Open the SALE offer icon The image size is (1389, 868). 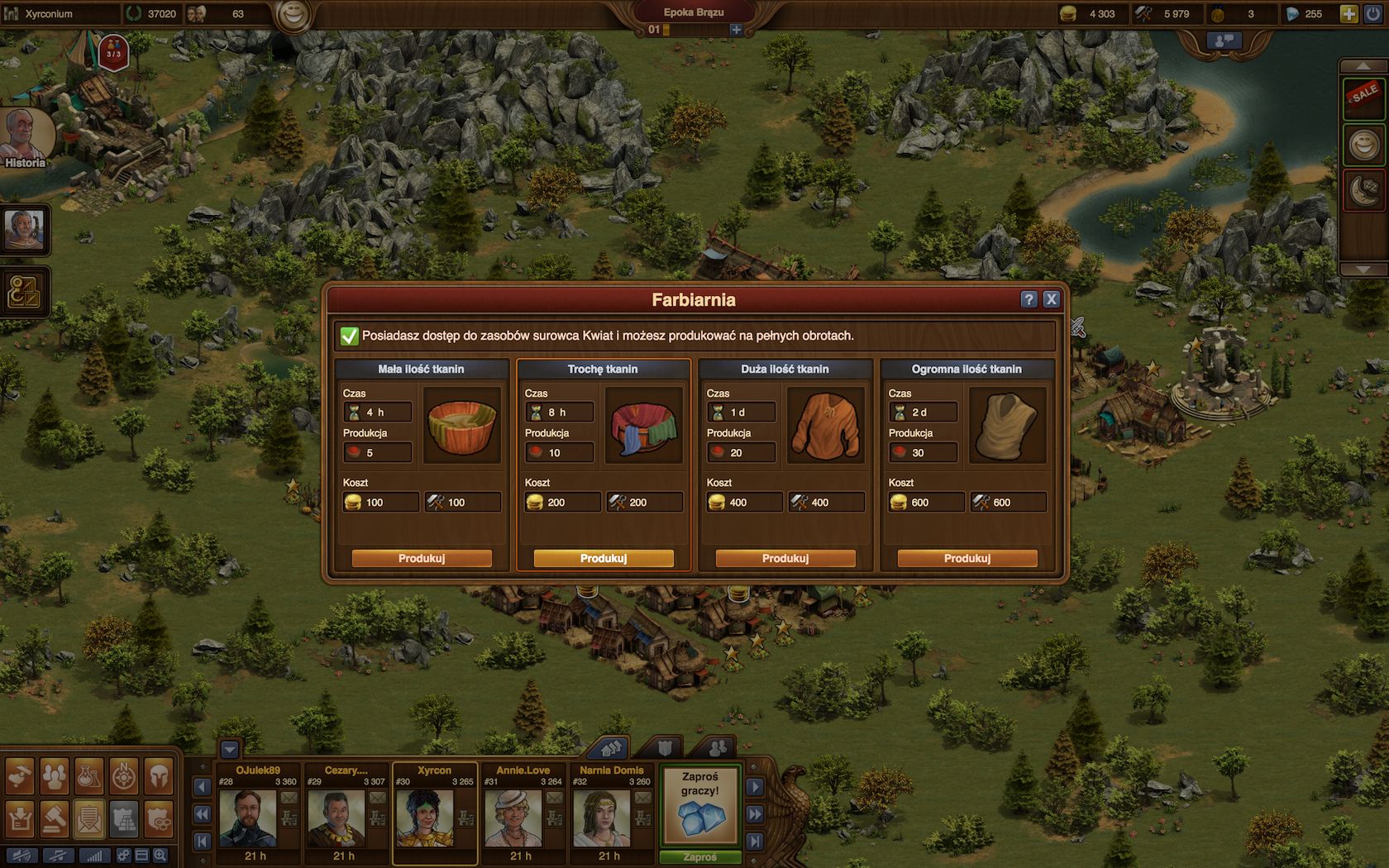pyautogui.click(x=1363, y=98)
